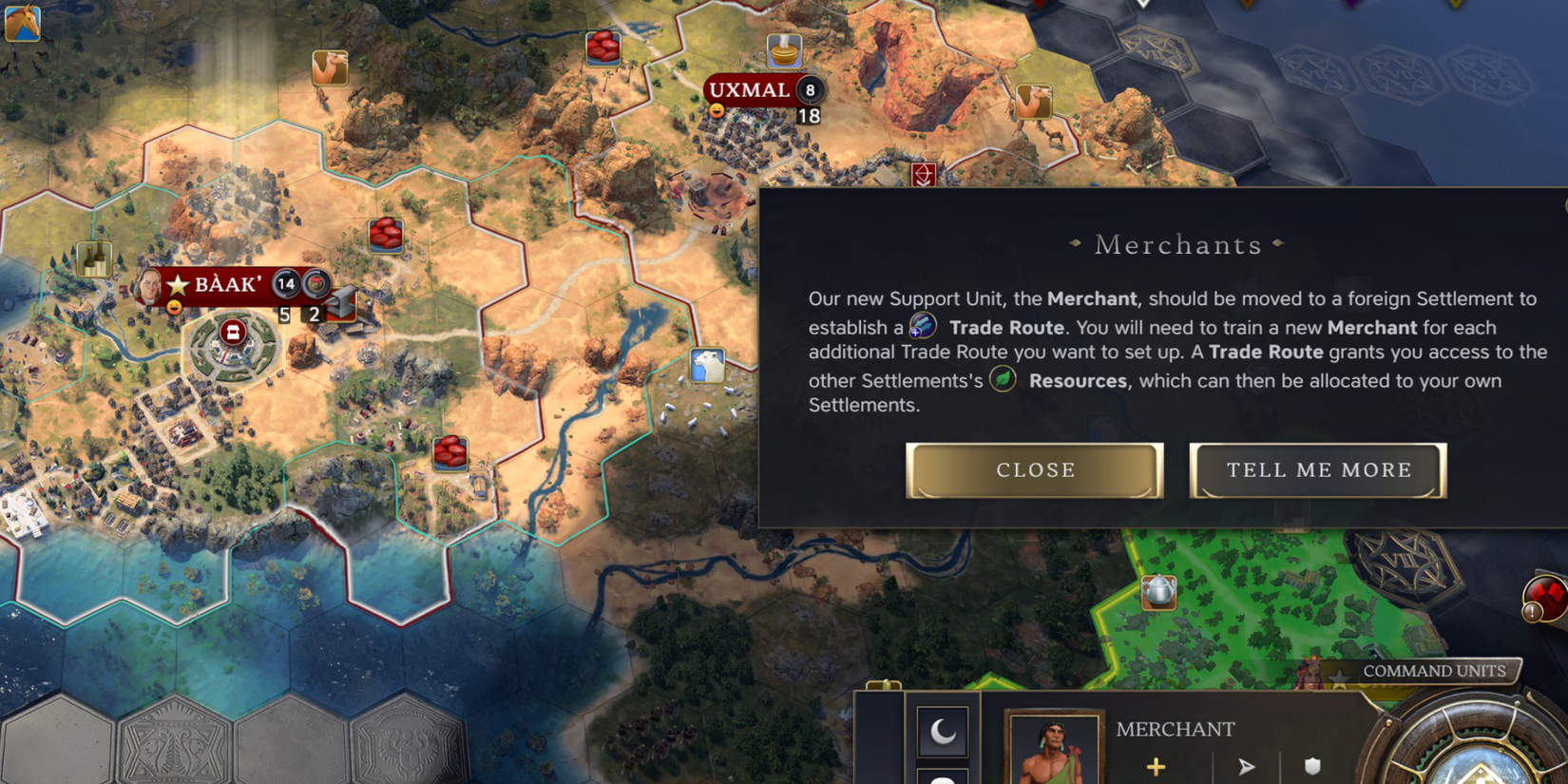Select the Merchant move command arrow icon

1247,765
